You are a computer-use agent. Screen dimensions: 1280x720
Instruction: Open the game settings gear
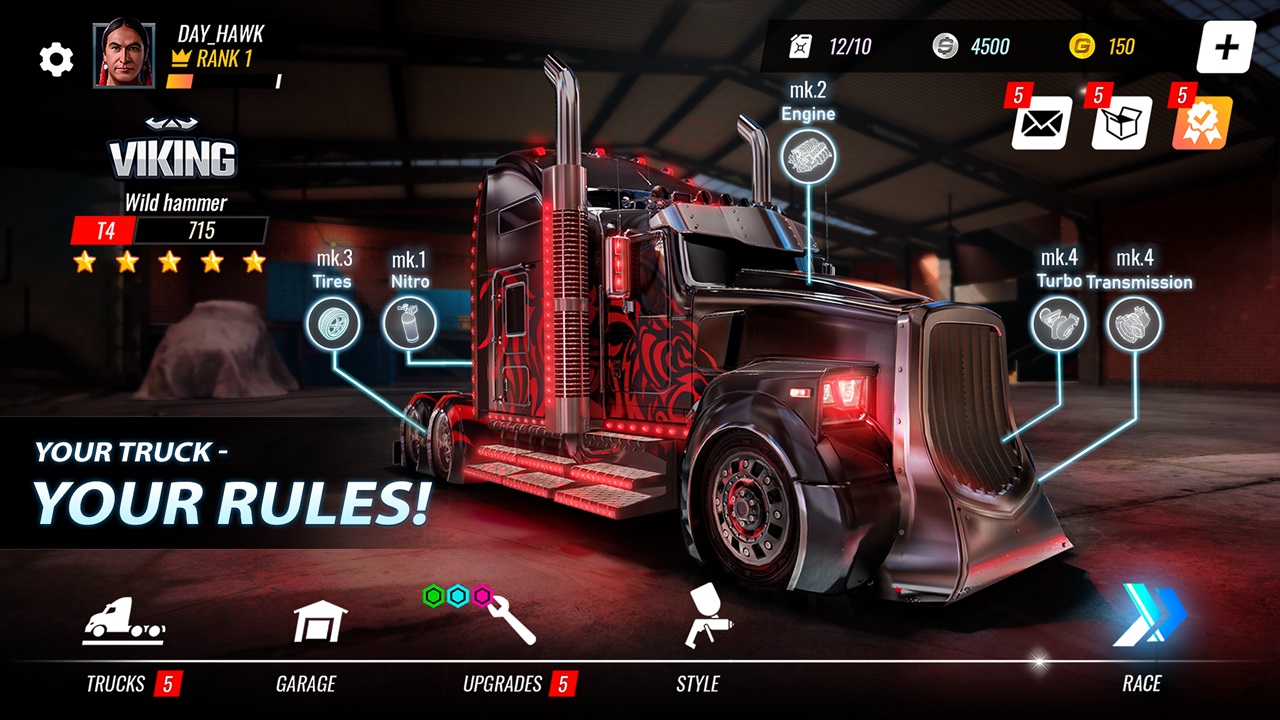56,58
